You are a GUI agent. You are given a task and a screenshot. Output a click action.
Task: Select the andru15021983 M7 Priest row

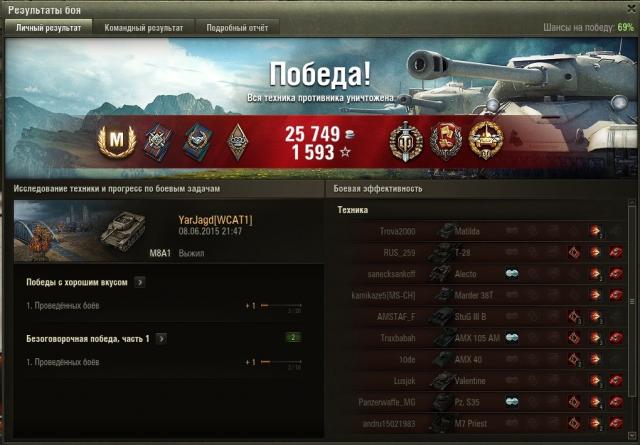480,423
